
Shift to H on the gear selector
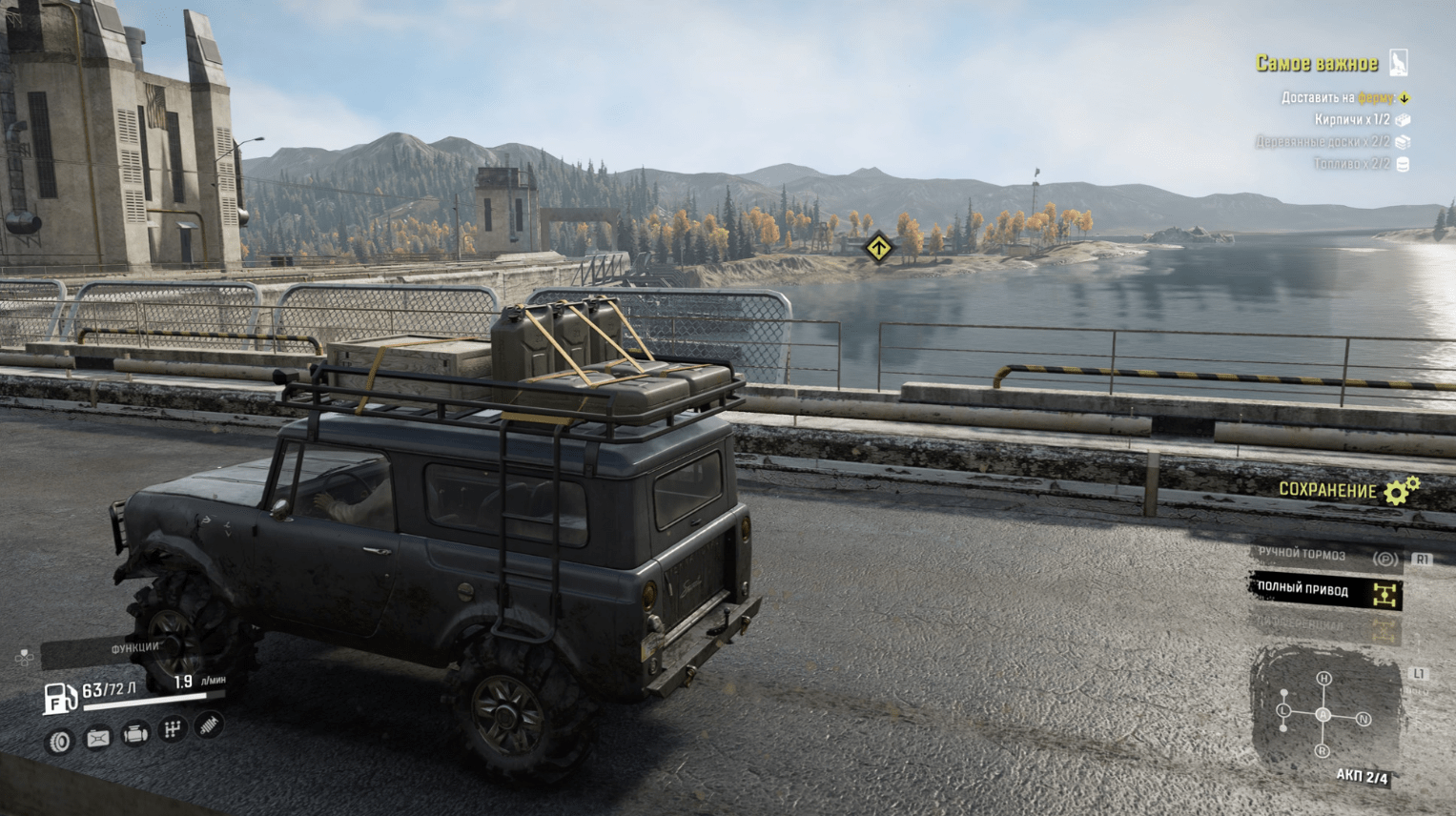pyautogui.click(x=1323, y=679)
